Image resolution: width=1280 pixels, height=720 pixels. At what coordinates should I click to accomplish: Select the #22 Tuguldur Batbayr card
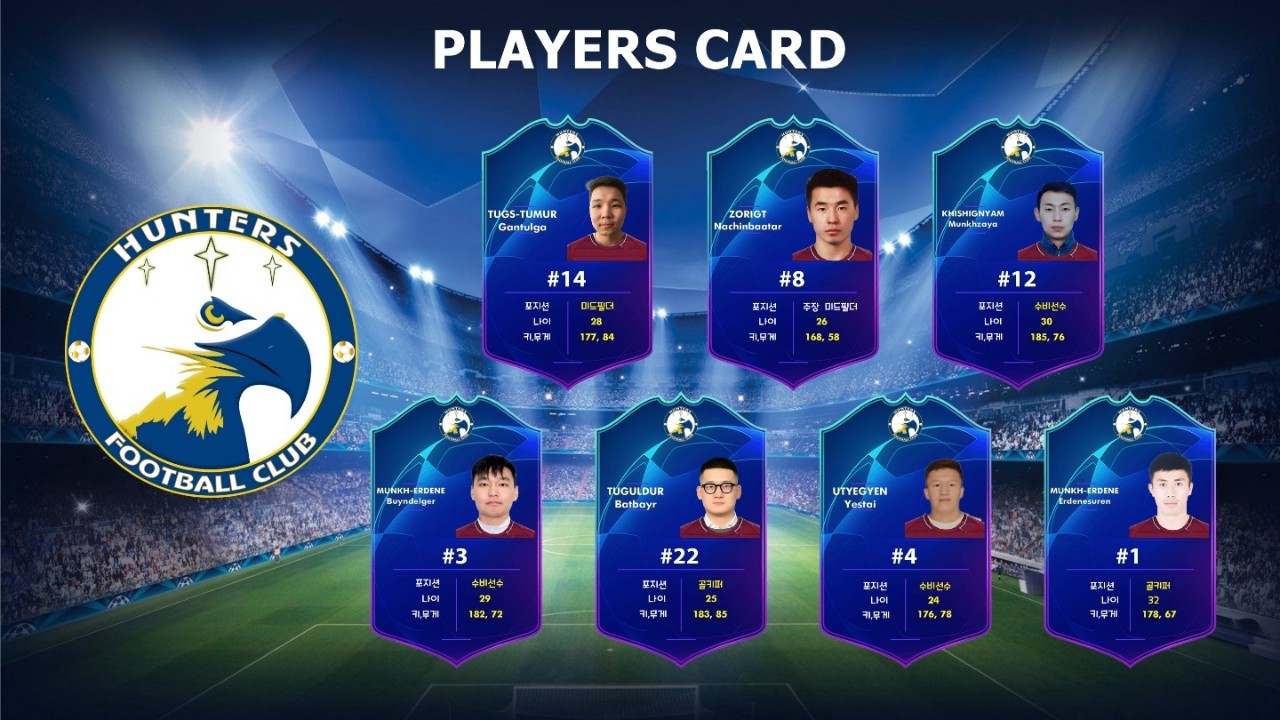[x=680, y=530]
